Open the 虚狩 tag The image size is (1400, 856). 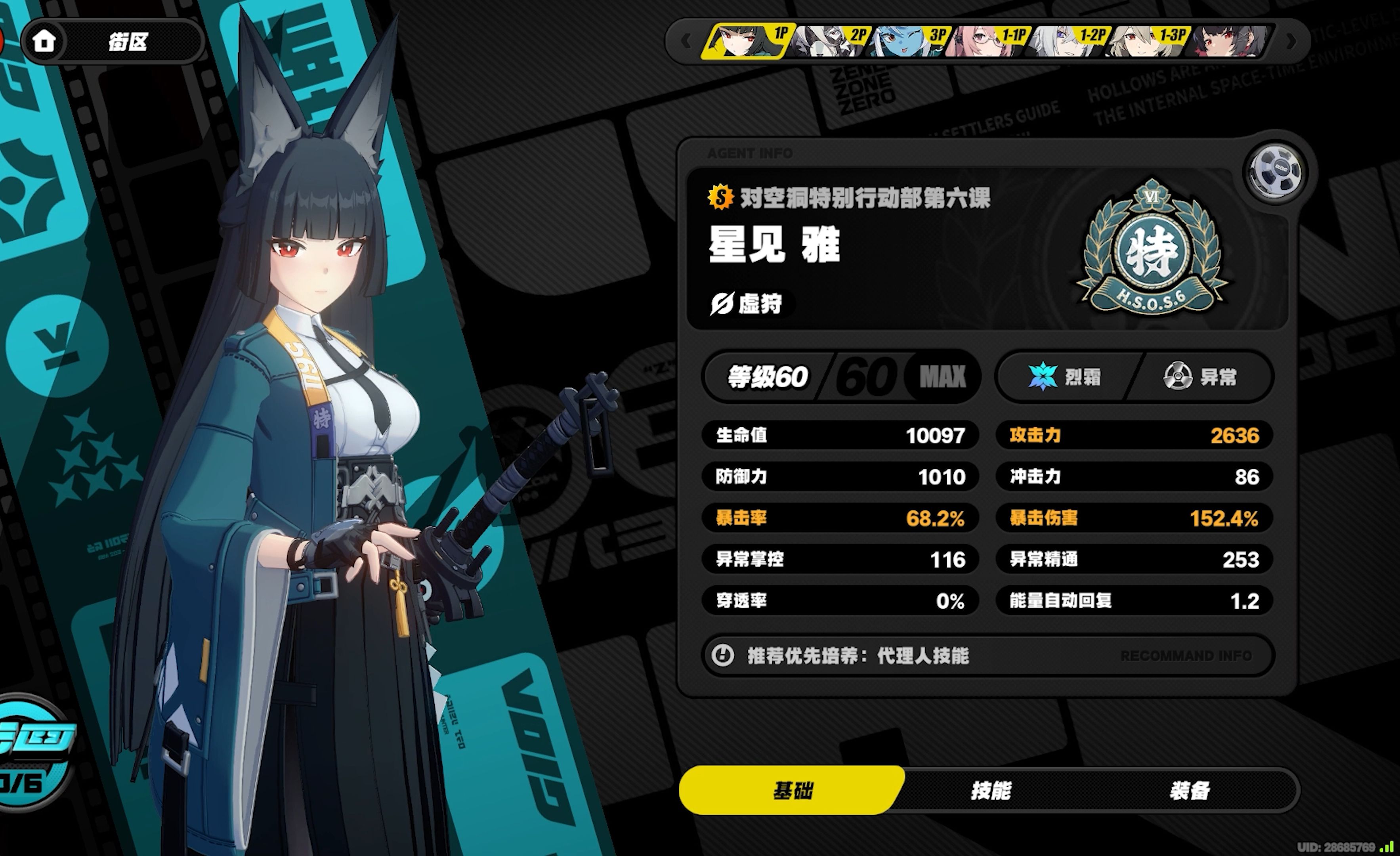[747, 304]
